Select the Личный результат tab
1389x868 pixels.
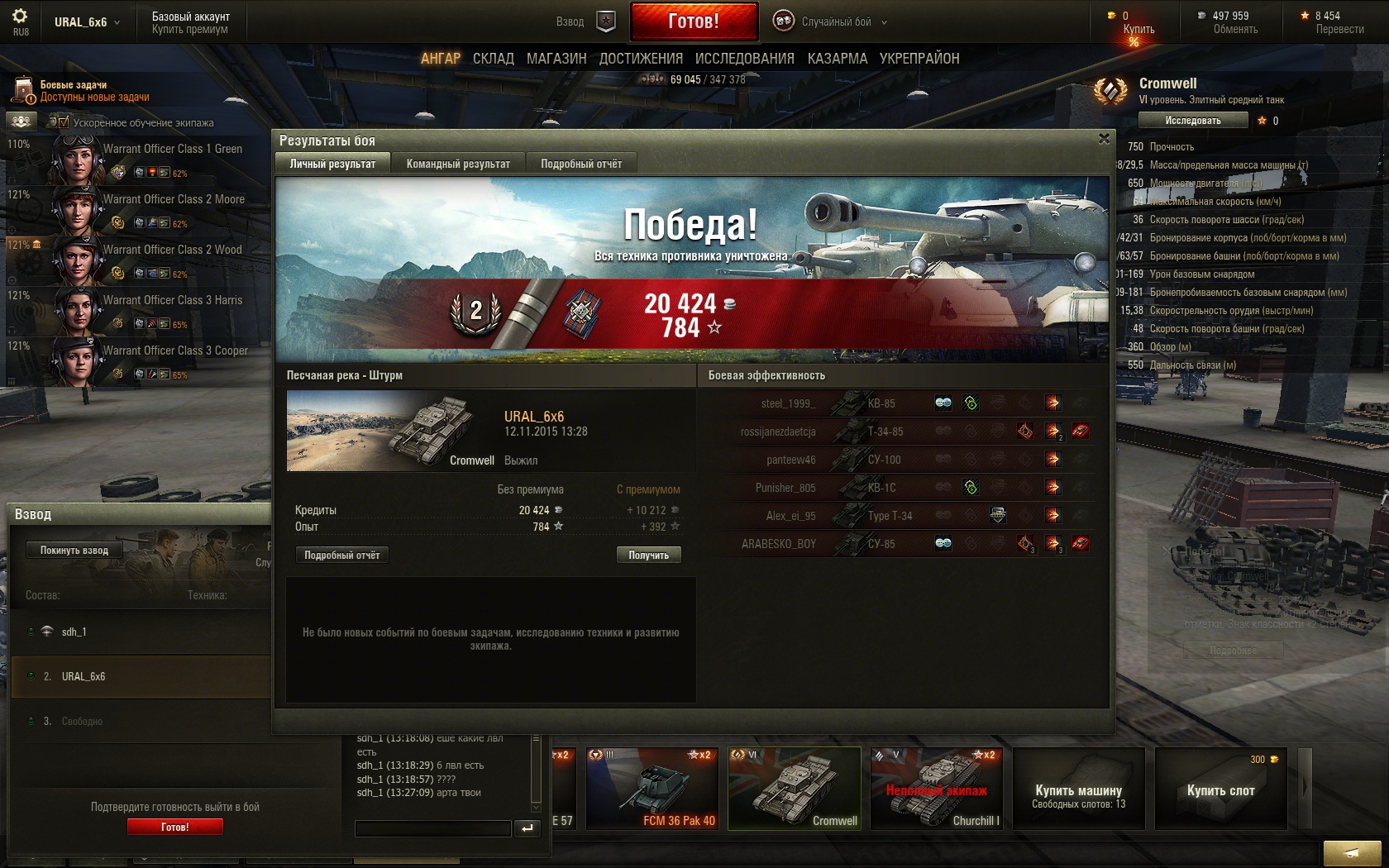pyautogui.click(x=332, y=164)
